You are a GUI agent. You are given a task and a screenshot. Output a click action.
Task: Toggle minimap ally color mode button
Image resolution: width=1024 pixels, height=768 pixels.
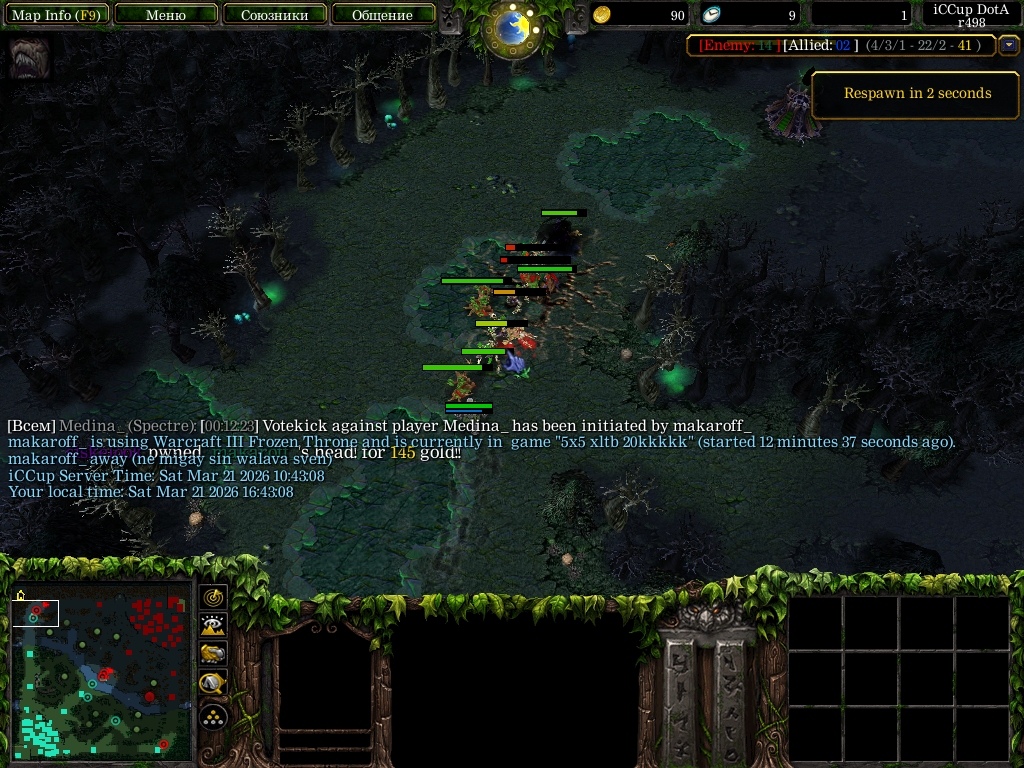(x=213, y=654)
